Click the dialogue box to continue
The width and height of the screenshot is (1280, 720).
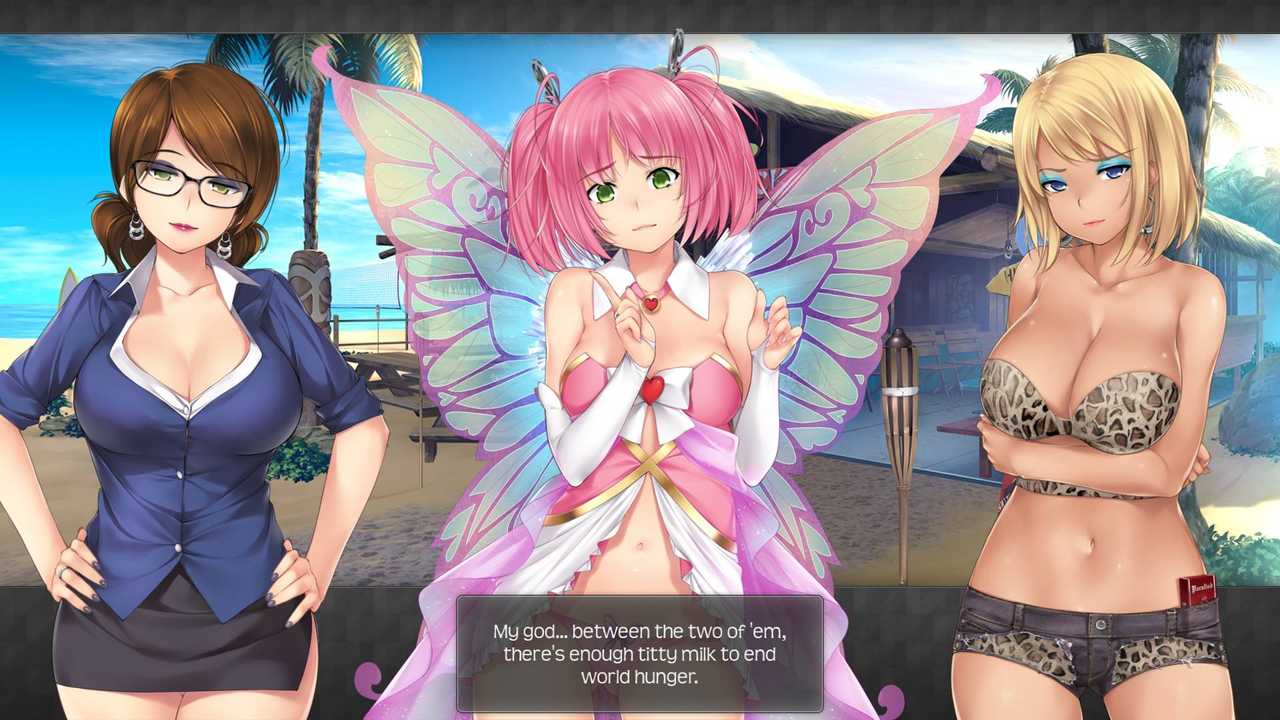(x=639, y=654)
